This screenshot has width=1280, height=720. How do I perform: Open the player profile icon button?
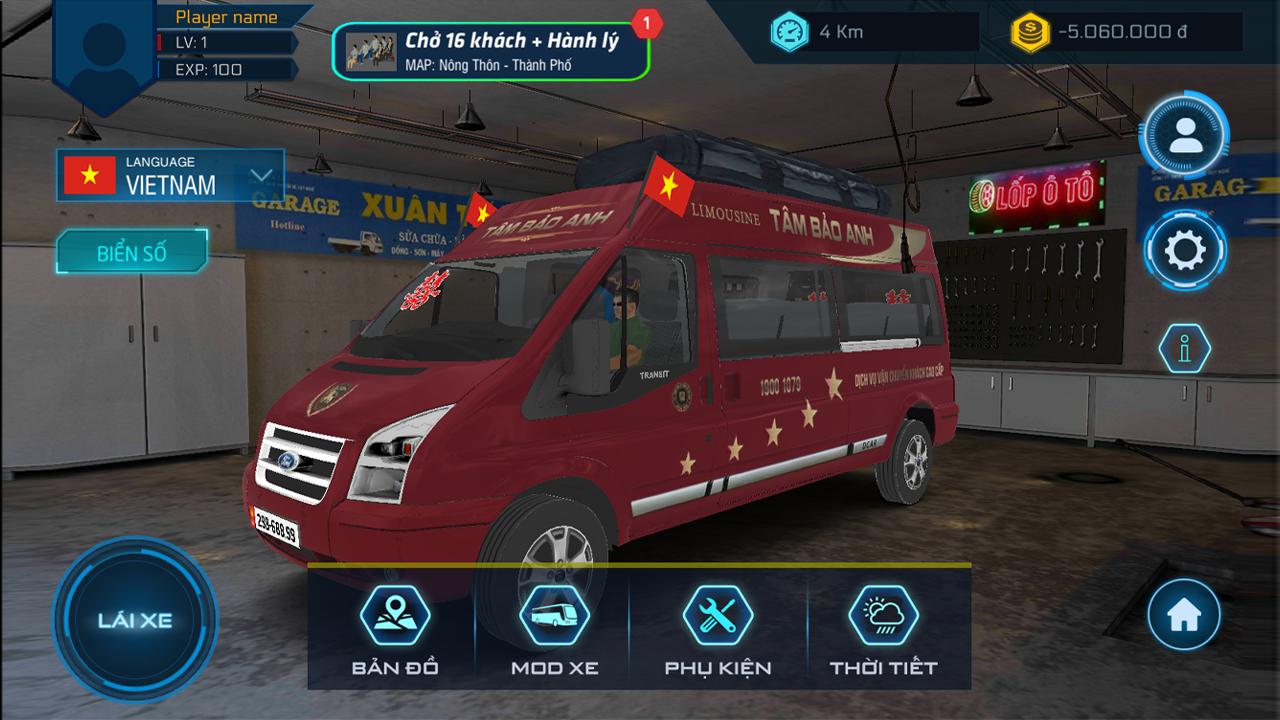(1185, 135)
